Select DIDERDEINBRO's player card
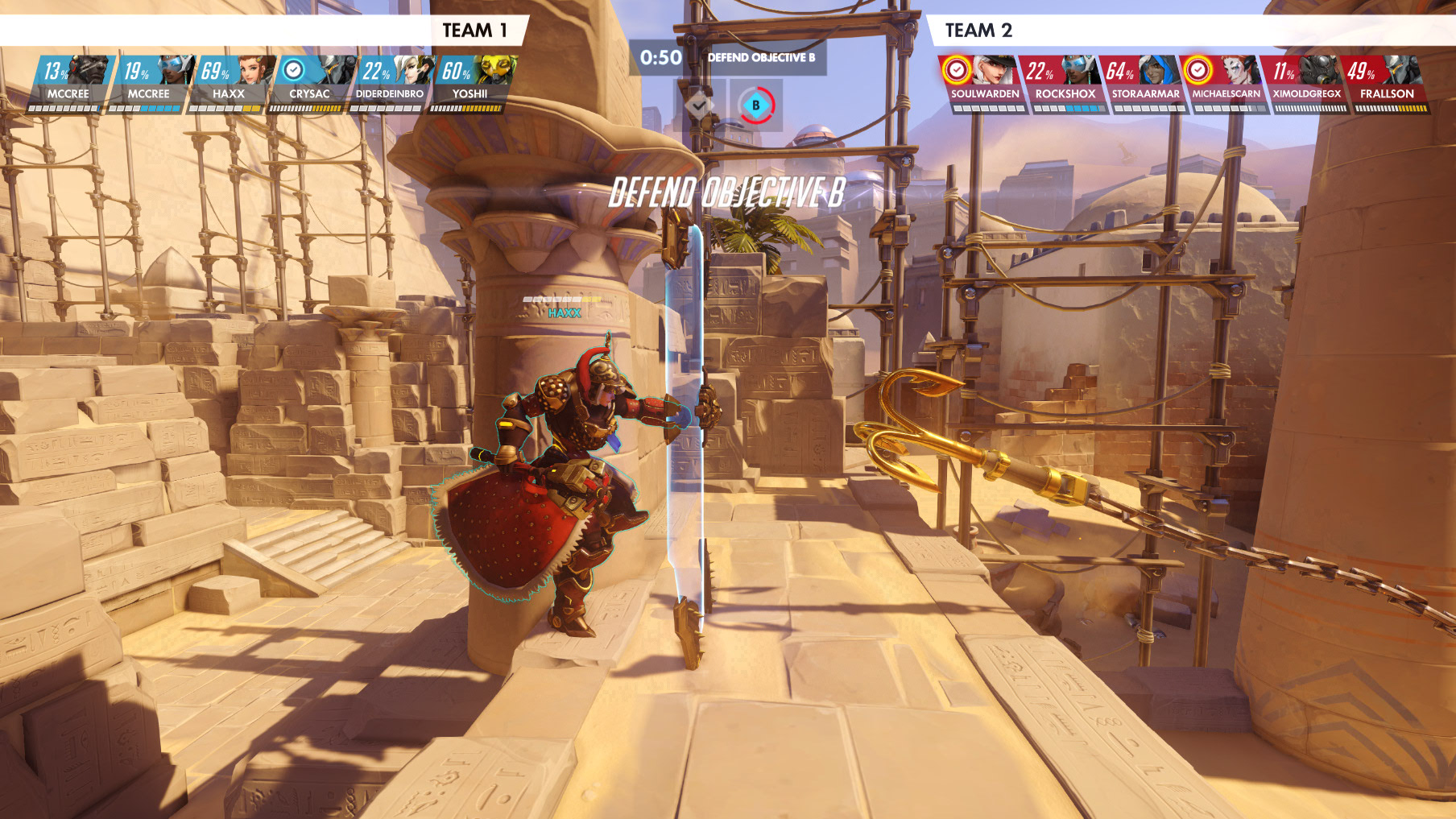The height and width of the screenshot is (819, 1456). click(x=391, y=84)
